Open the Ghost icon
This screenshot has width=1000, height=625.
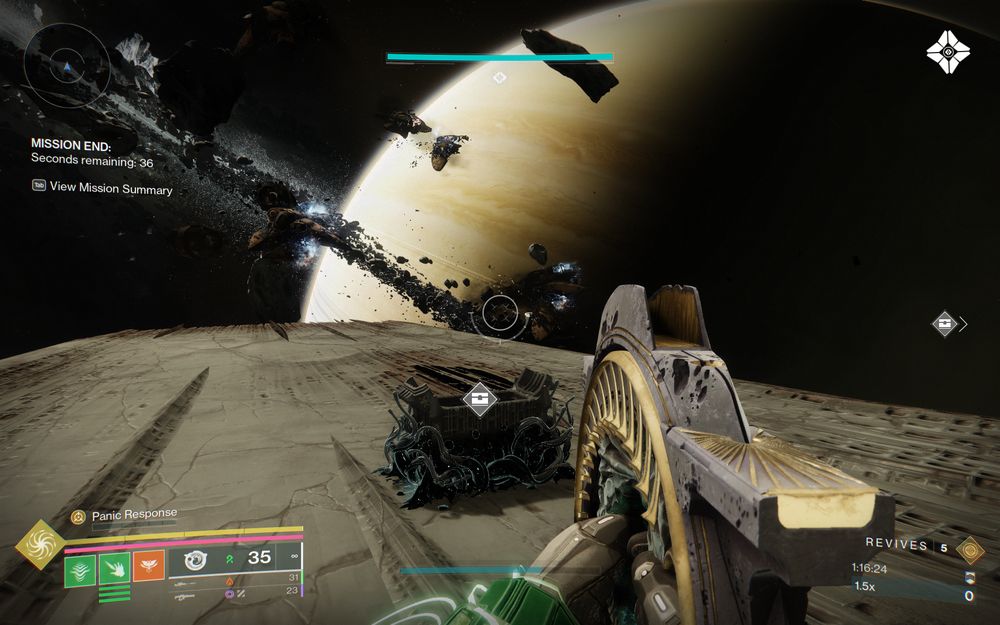947,51
